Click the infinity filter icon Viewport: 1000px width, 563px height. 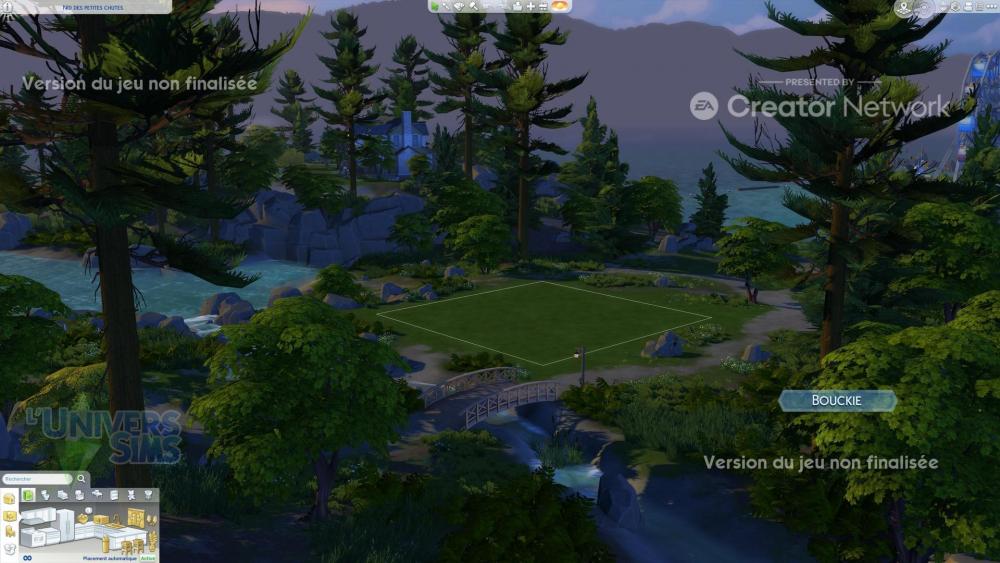[27, 557]
